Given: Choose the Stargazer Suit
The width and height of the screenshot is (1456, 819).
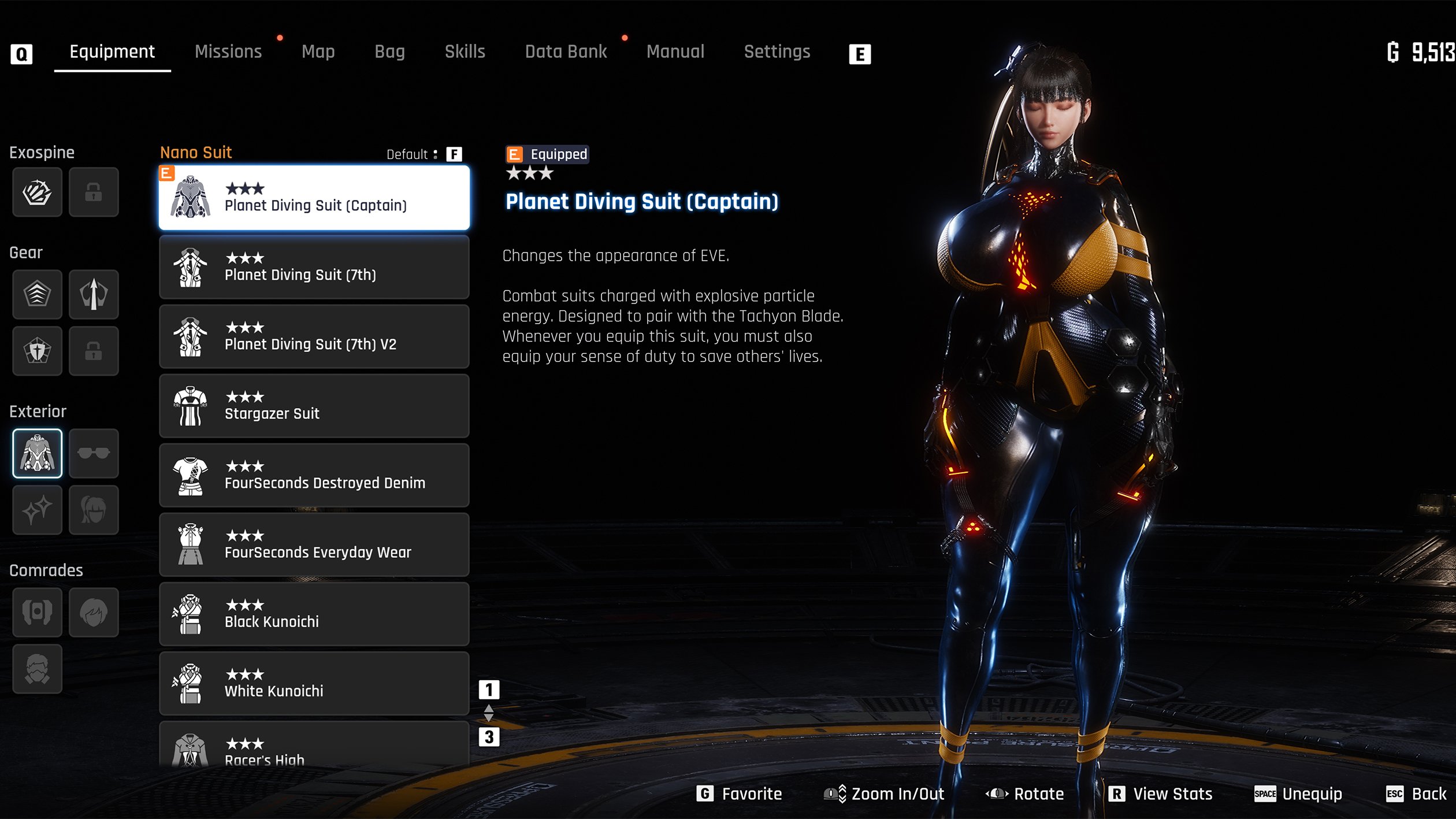Looking at the screenshot, I should 314,406.
